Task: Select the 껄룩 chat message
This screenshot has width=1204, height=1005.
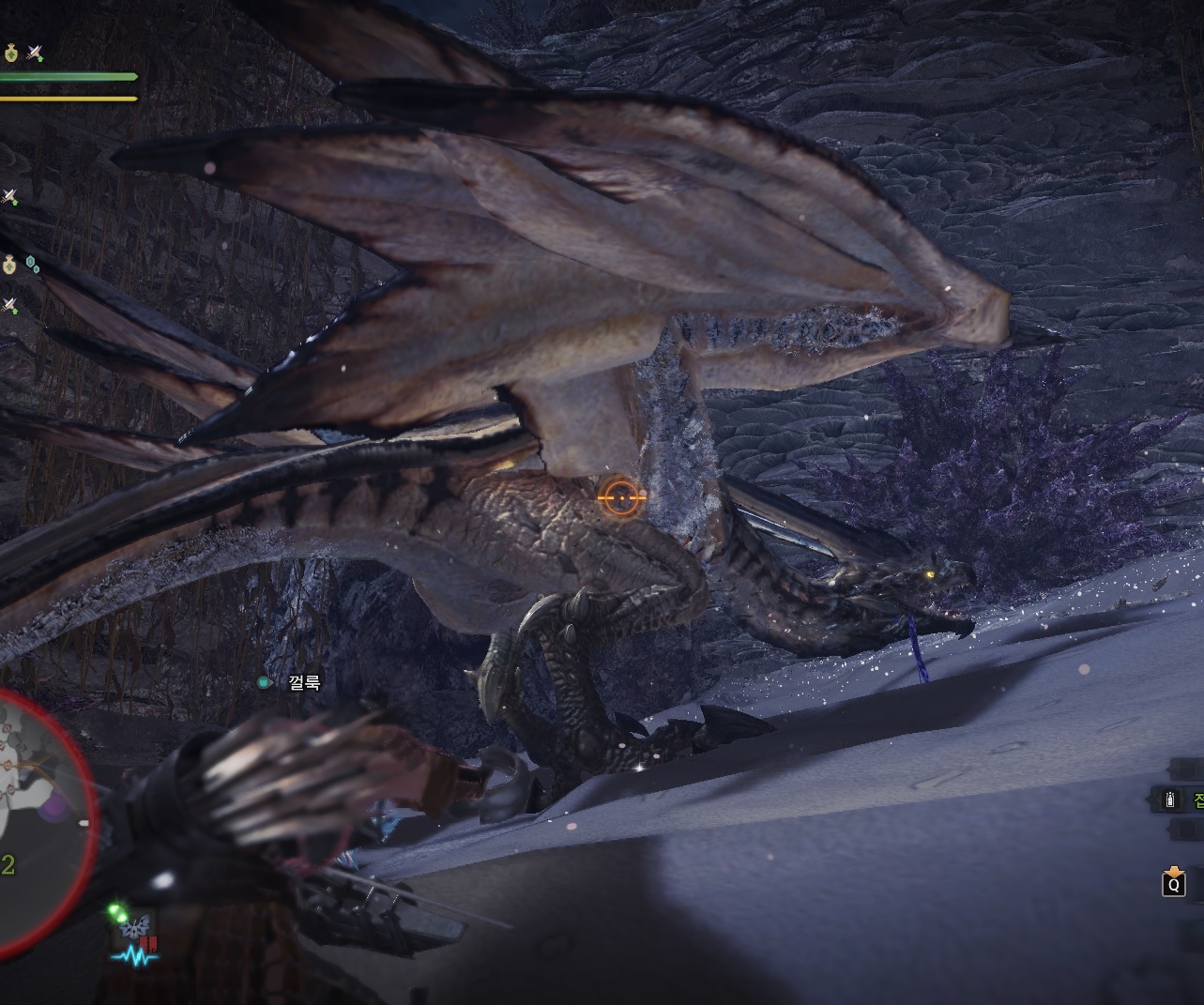Action: coord(305,682)
